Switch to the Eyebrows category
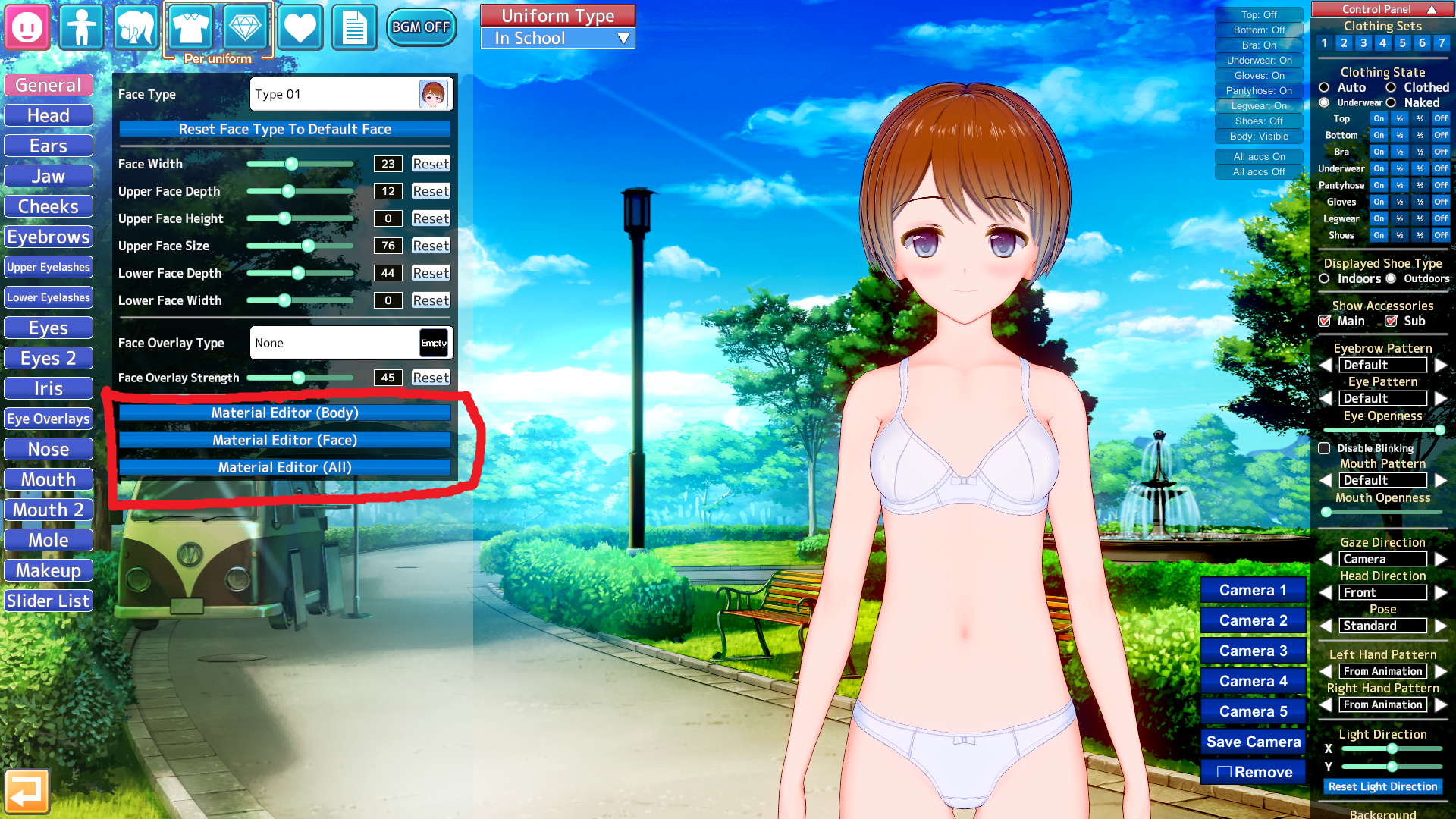The image size is (1456, 819). pyautogui.click(x=49, y=237)
